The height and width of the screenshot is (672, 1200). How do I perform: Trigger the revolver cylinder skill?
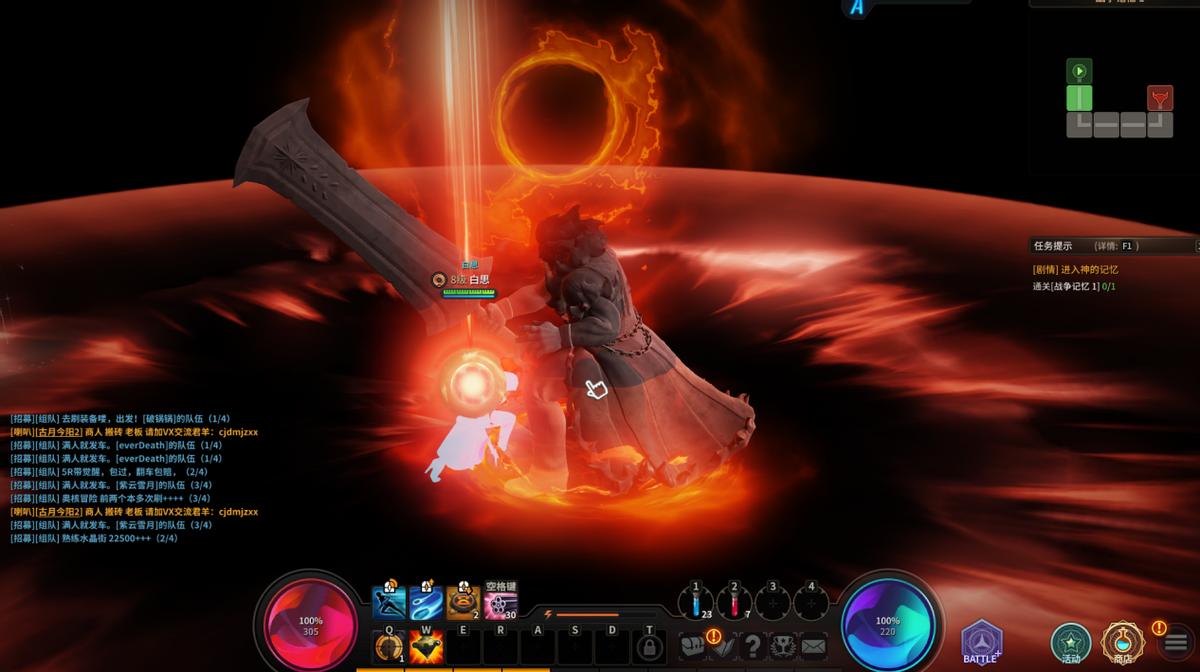[x=500, y=604]
